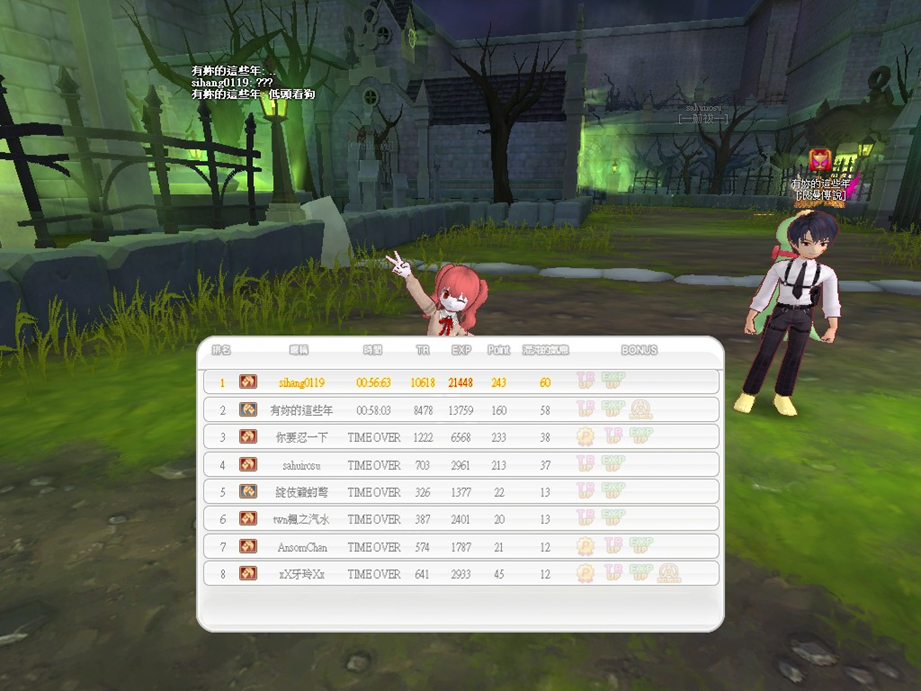Pick the eighth-place xX牙玲Xx row

[460, 574]
